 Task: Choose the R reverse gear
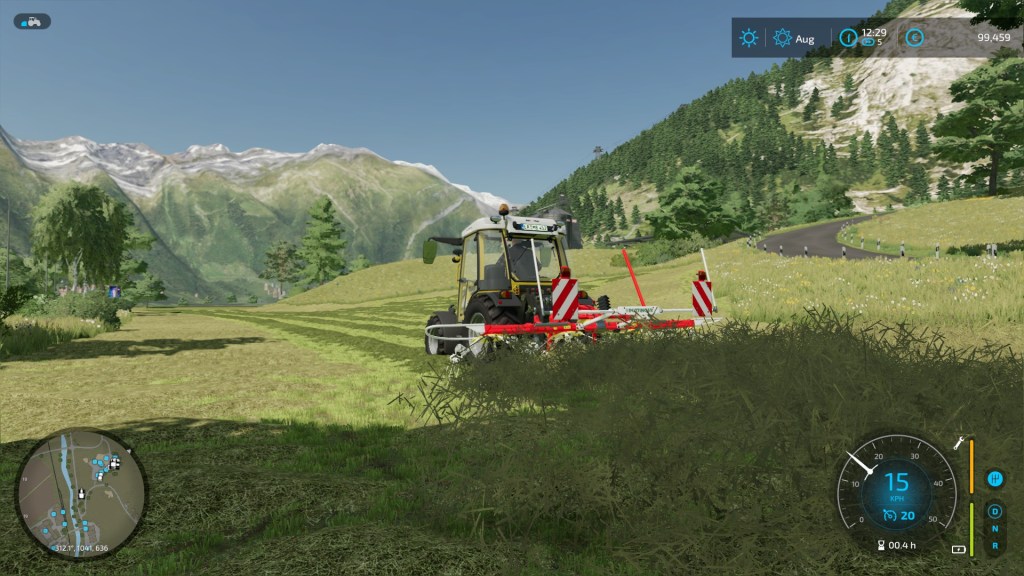click(x=994, y=546)
